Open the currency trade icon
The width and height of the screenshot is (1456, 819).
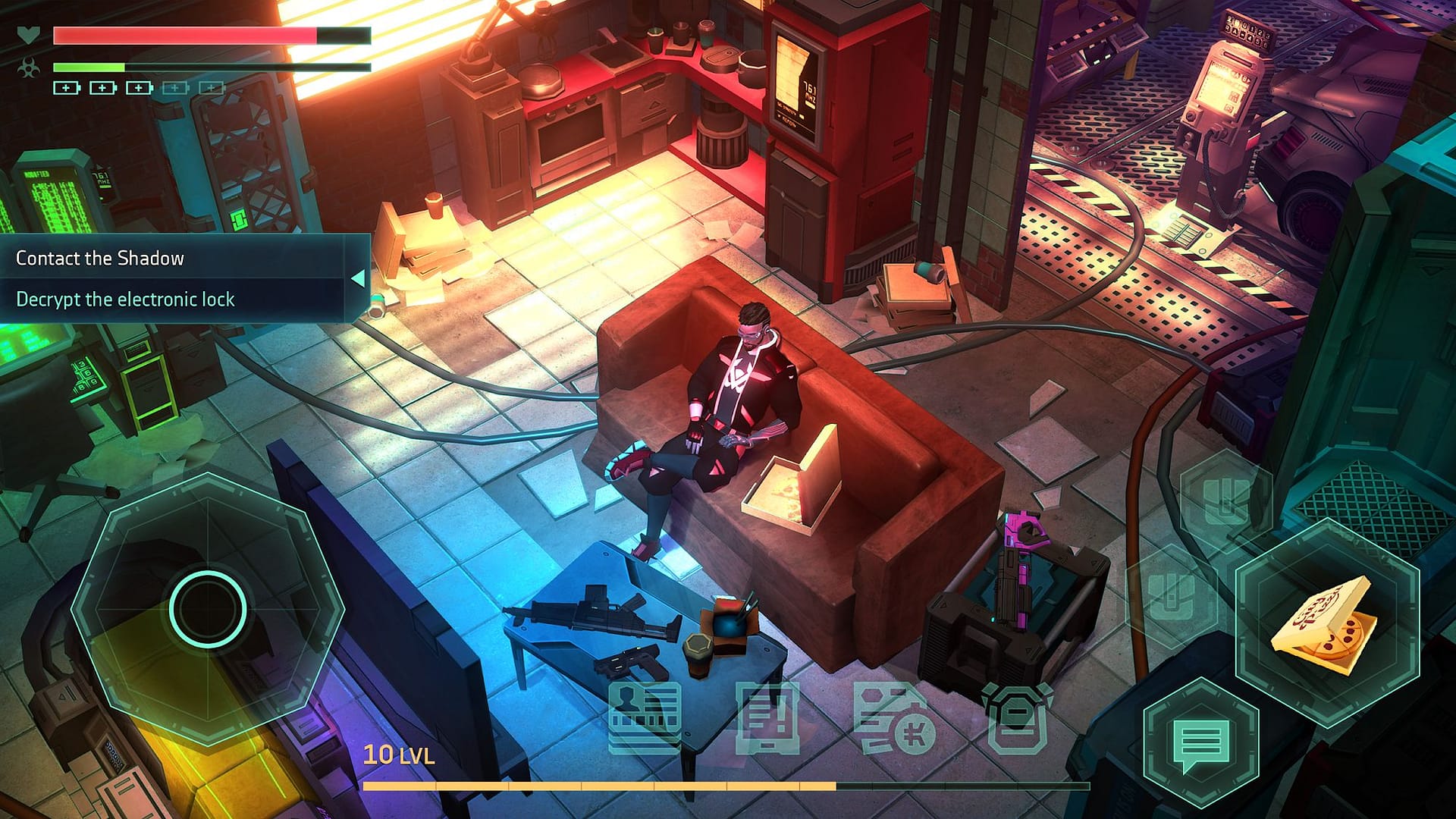click(893, 715)
